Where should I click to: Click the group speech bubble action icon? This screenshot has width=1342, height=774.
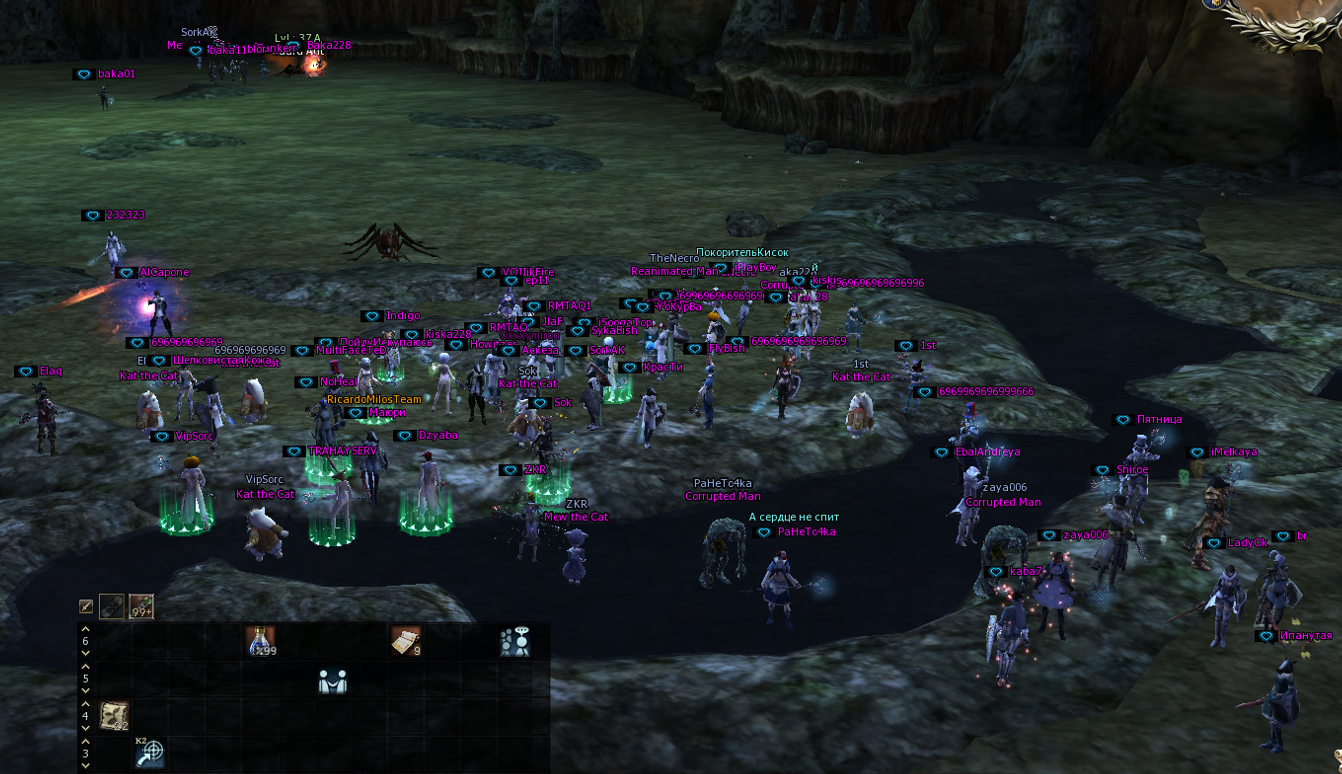click(515, 641)
